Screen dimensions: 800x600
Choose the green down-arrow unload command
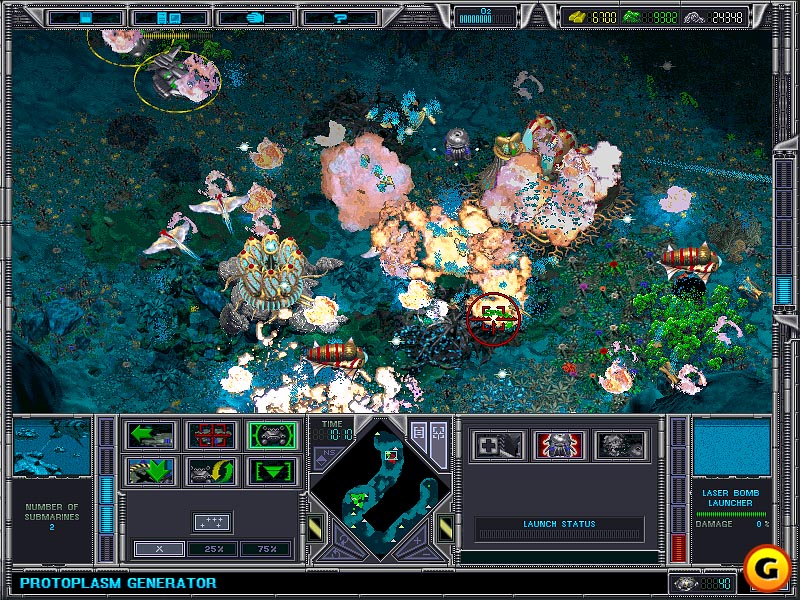(x=151, y=471)
